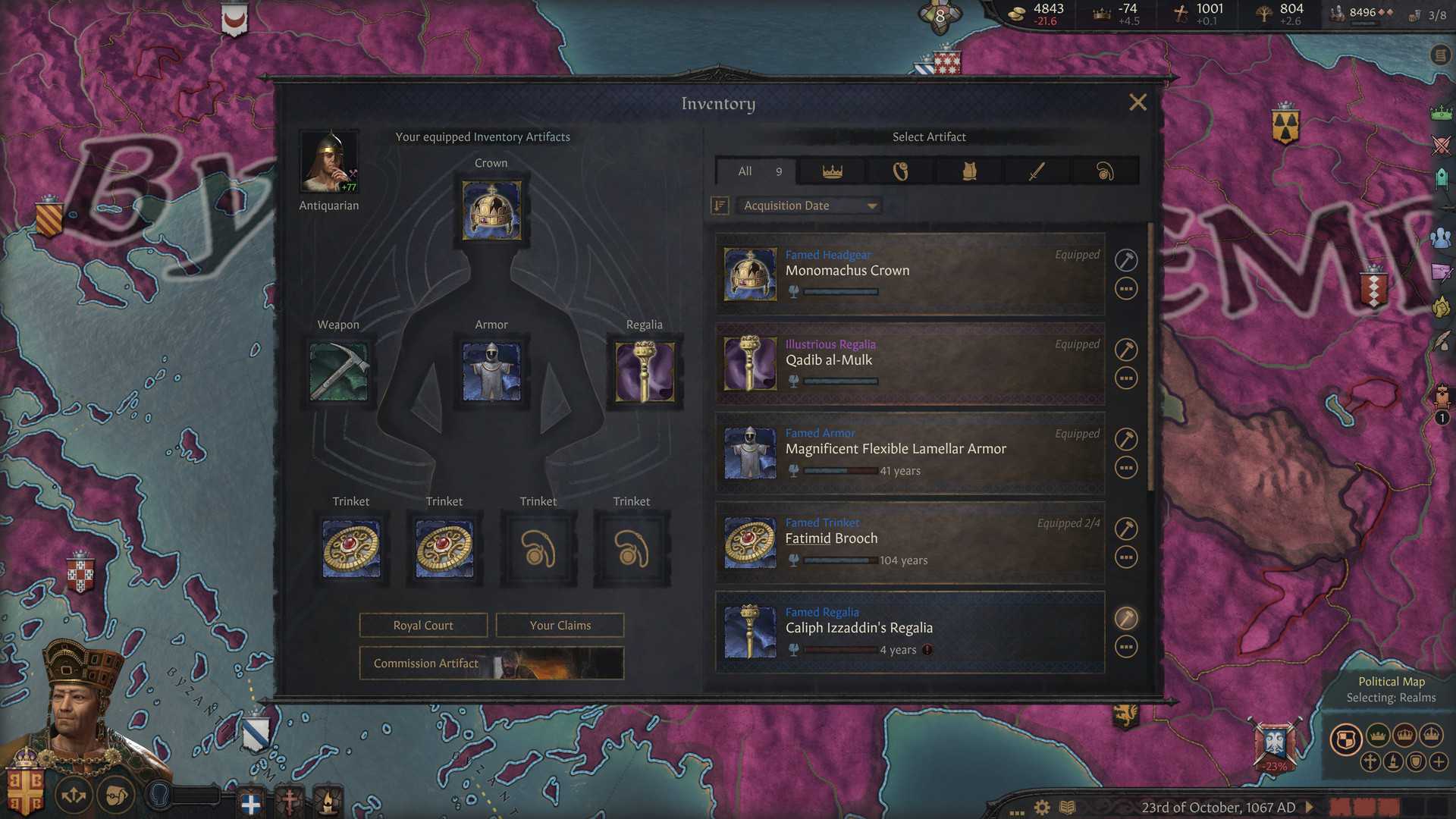1456x819 pixels.
Task: Toggle the Empires map mode
Action: point(1430,736)
